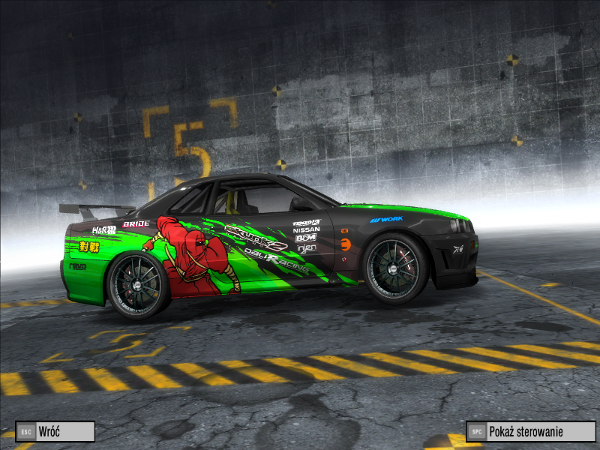This screenshot has height=450, width=600.
Task: Go back with the Wróć button
Action: point(56,431)
